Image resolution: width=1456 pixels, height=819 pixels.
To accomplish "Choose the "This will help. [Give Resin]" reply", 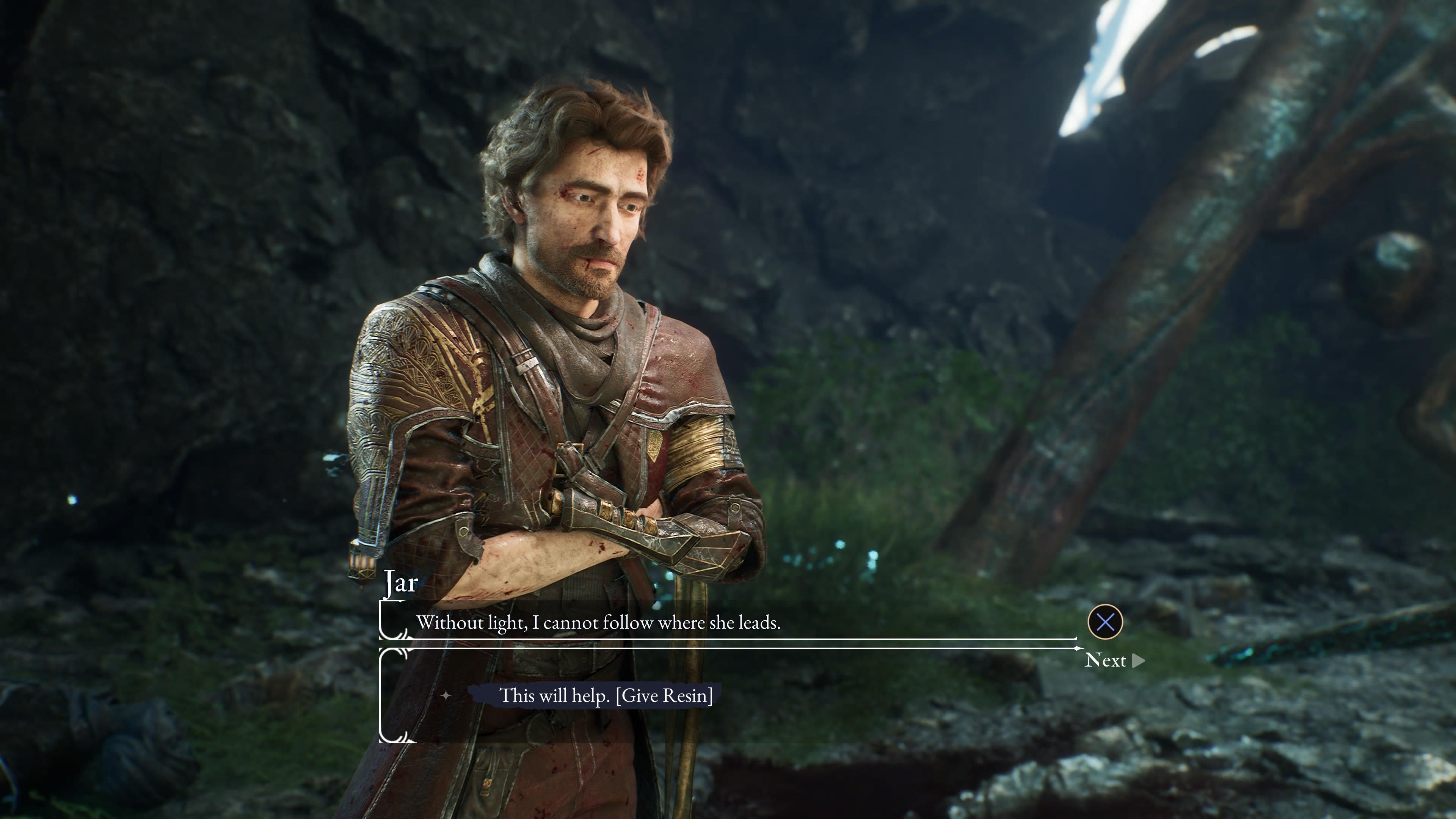I will point(606,695).
